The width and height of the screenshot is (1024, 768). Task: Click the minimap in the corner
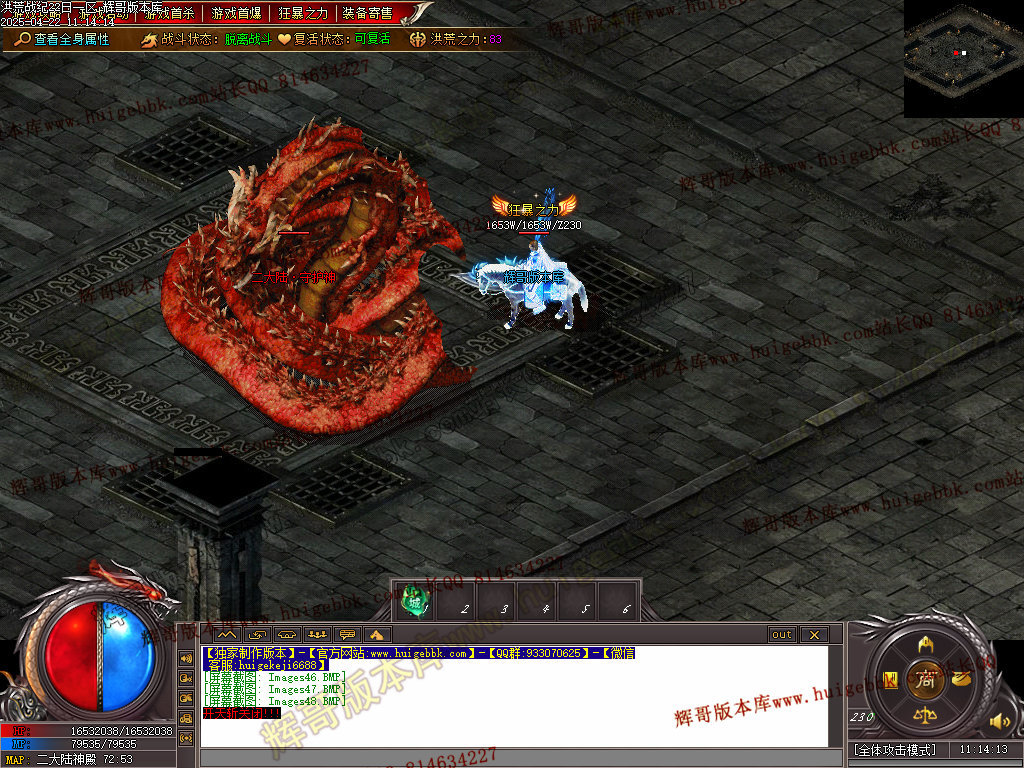coord(963,58)
